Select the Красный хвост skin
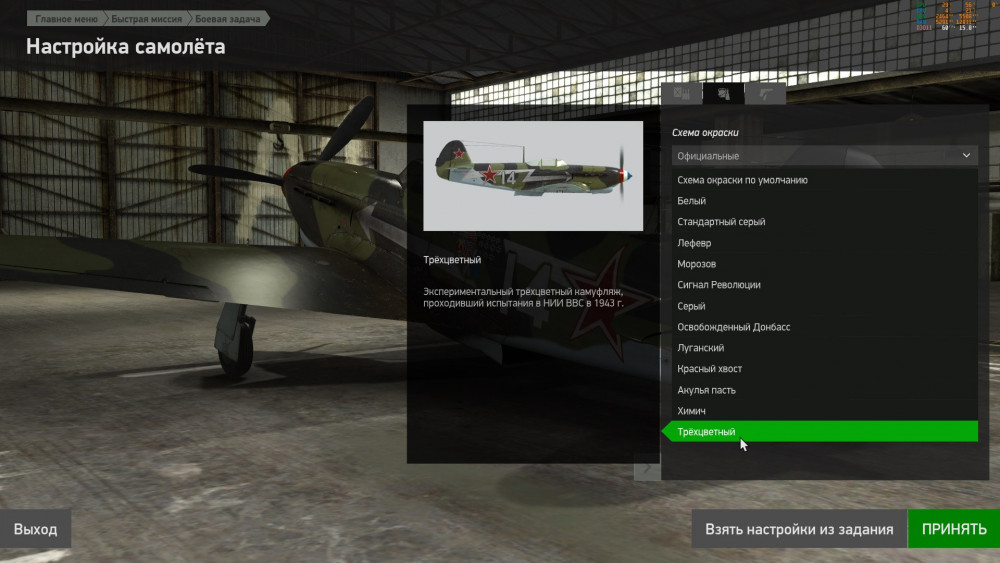Image resolution: width=1000 pixels, height=563 pixels. (710, 369)
